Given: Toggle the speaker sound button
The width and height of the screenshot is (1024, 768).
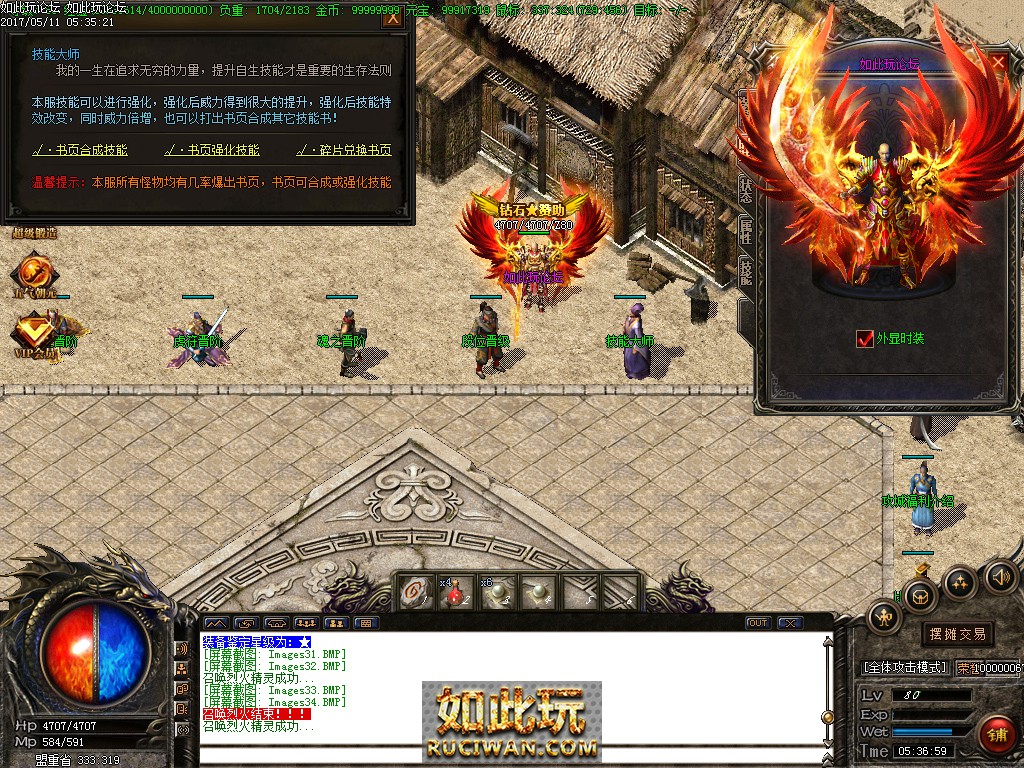Looking at the screenshot, I should tap(999, 577).
